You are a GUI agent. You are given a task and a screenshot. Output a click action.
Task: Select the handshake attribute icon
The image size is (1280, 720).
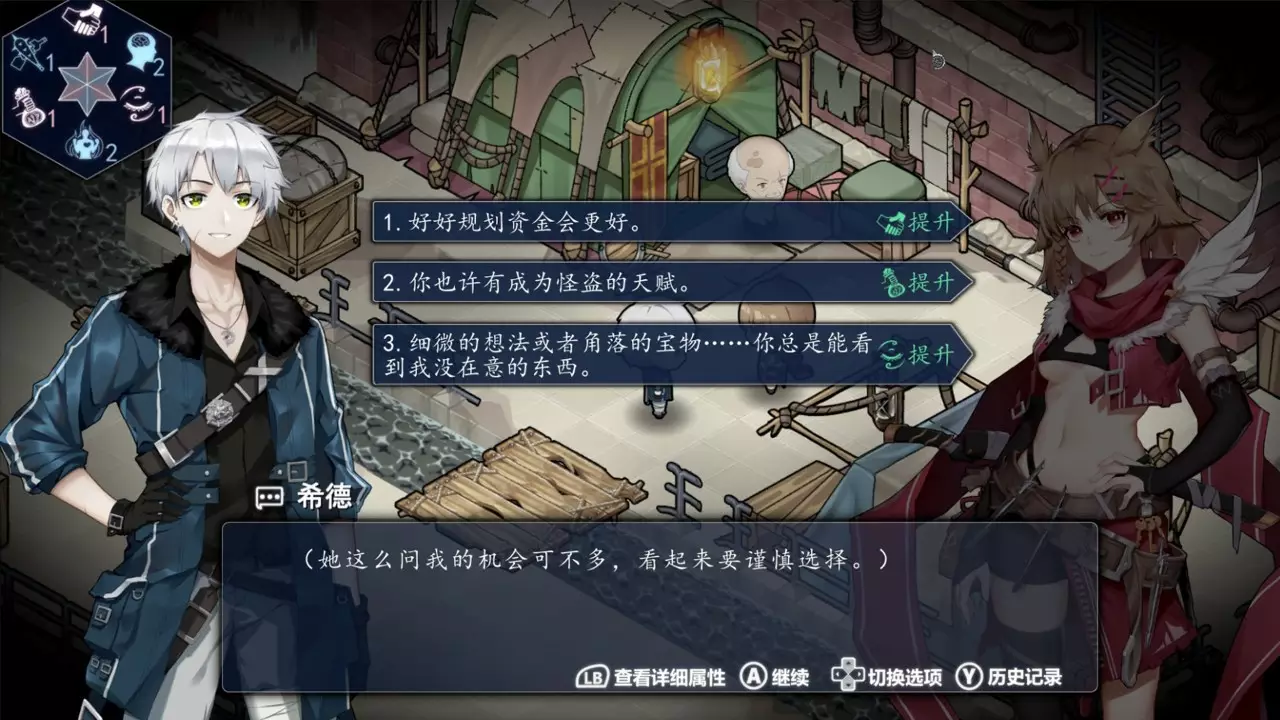83,18
